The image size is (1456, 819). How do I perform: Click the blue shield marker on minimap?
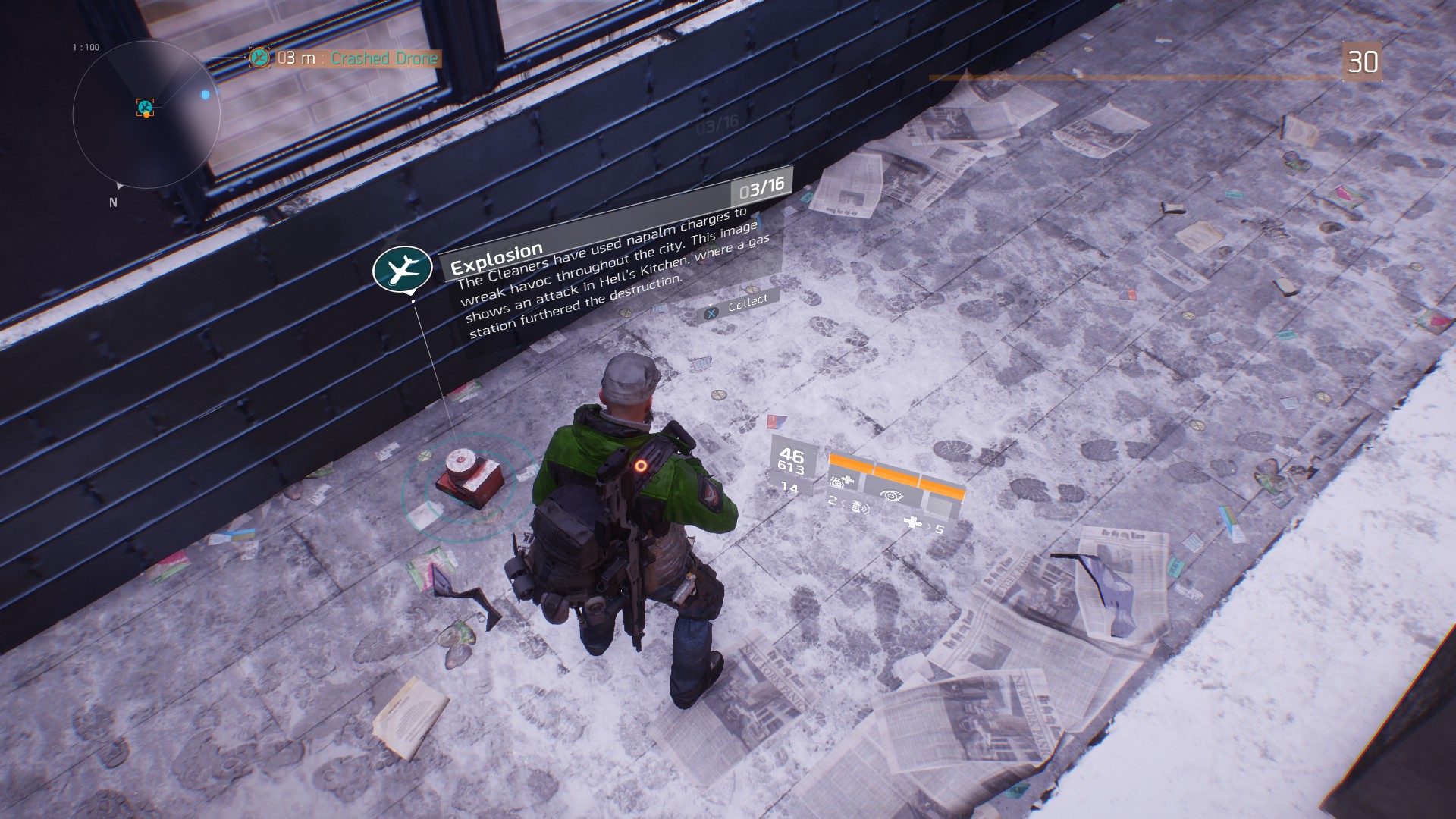coord(205,95)
